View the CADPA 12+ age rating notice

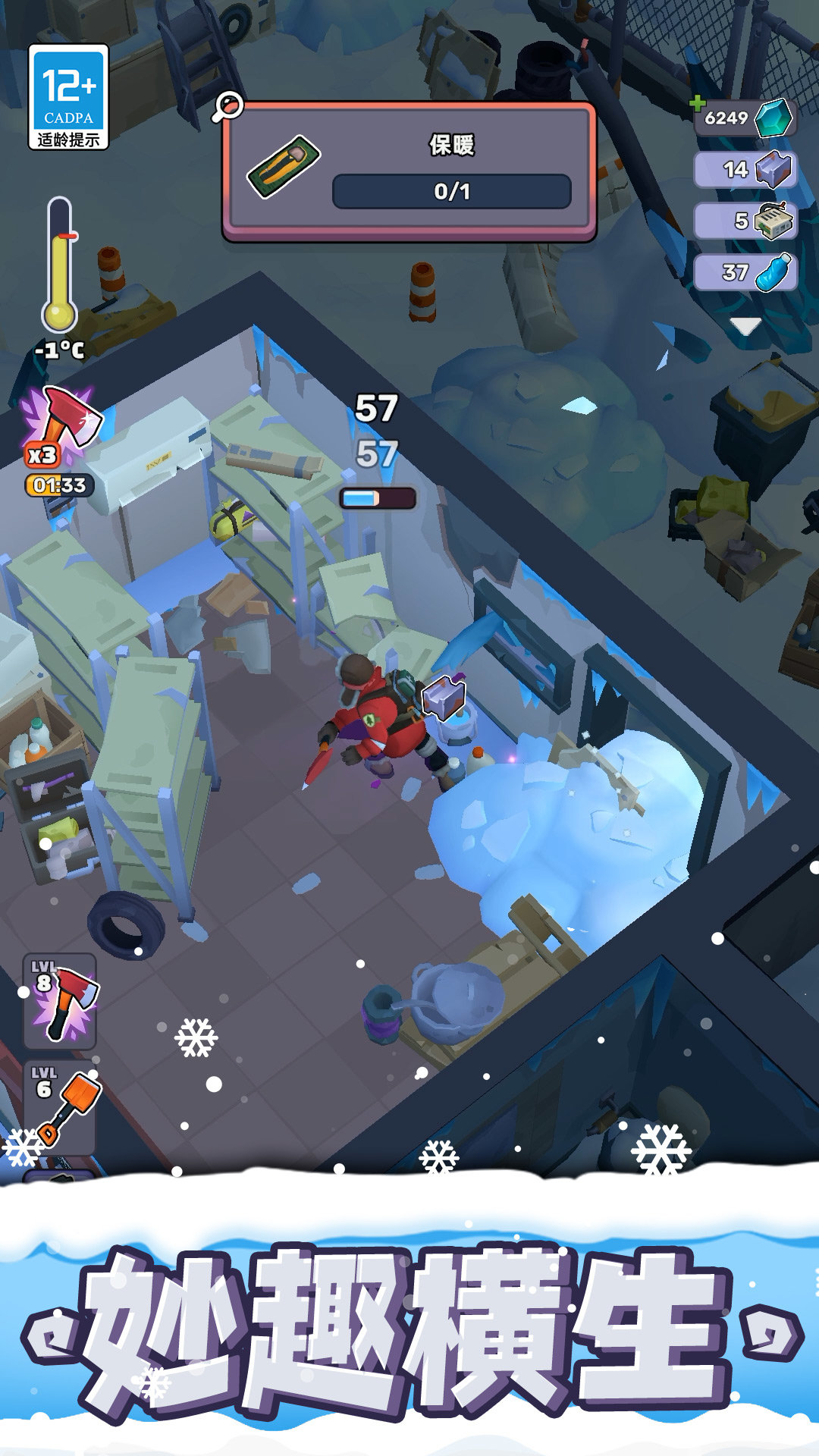[x=68, y=96]
